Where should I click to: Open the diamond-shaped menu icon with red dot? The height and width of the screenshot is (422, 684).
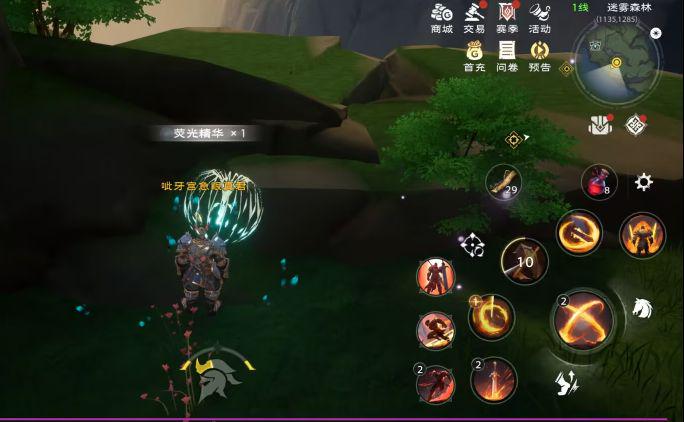(634, 124)
